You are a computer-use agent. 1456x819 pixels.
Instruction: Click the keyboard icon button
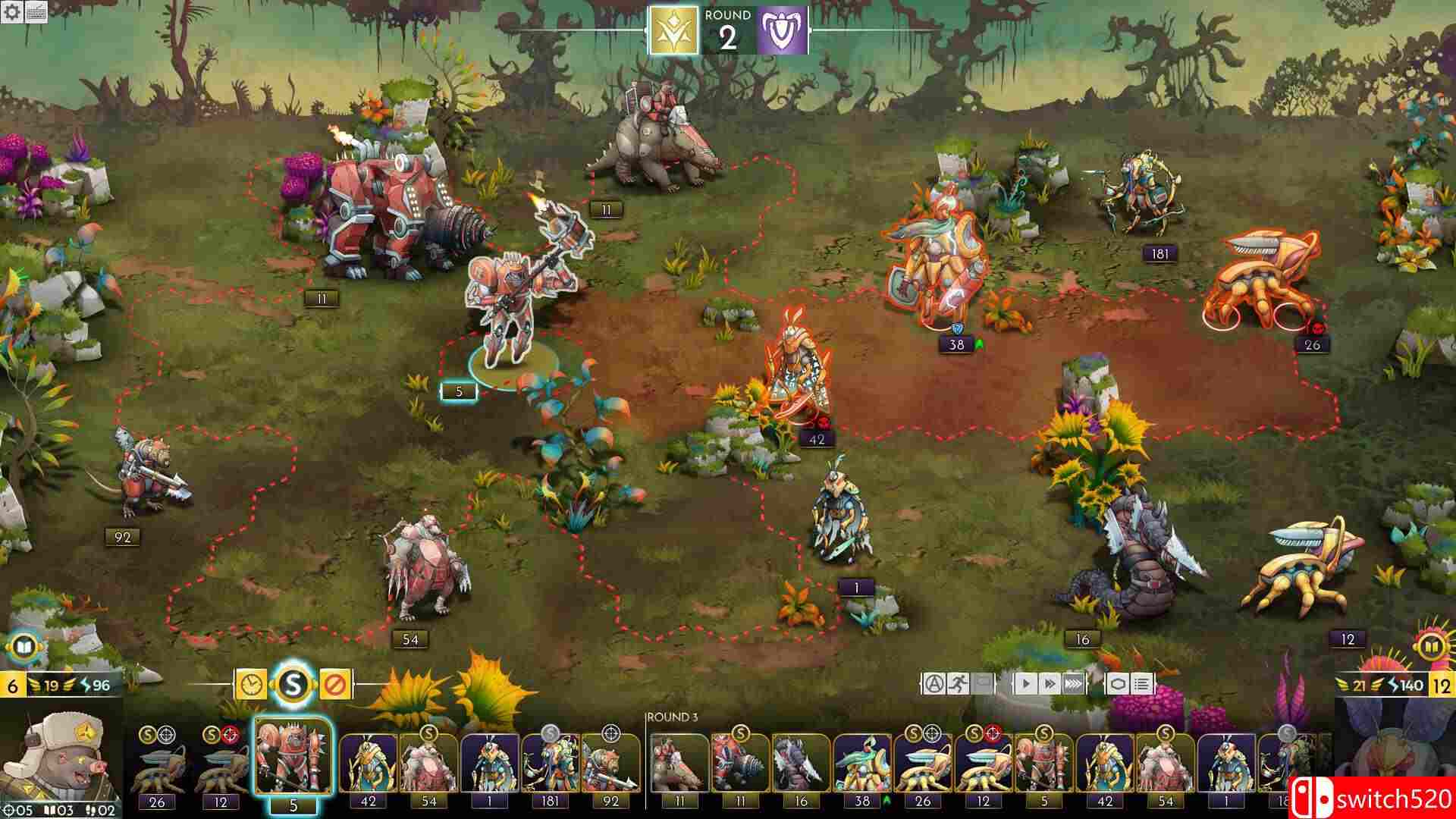point(36,13)
